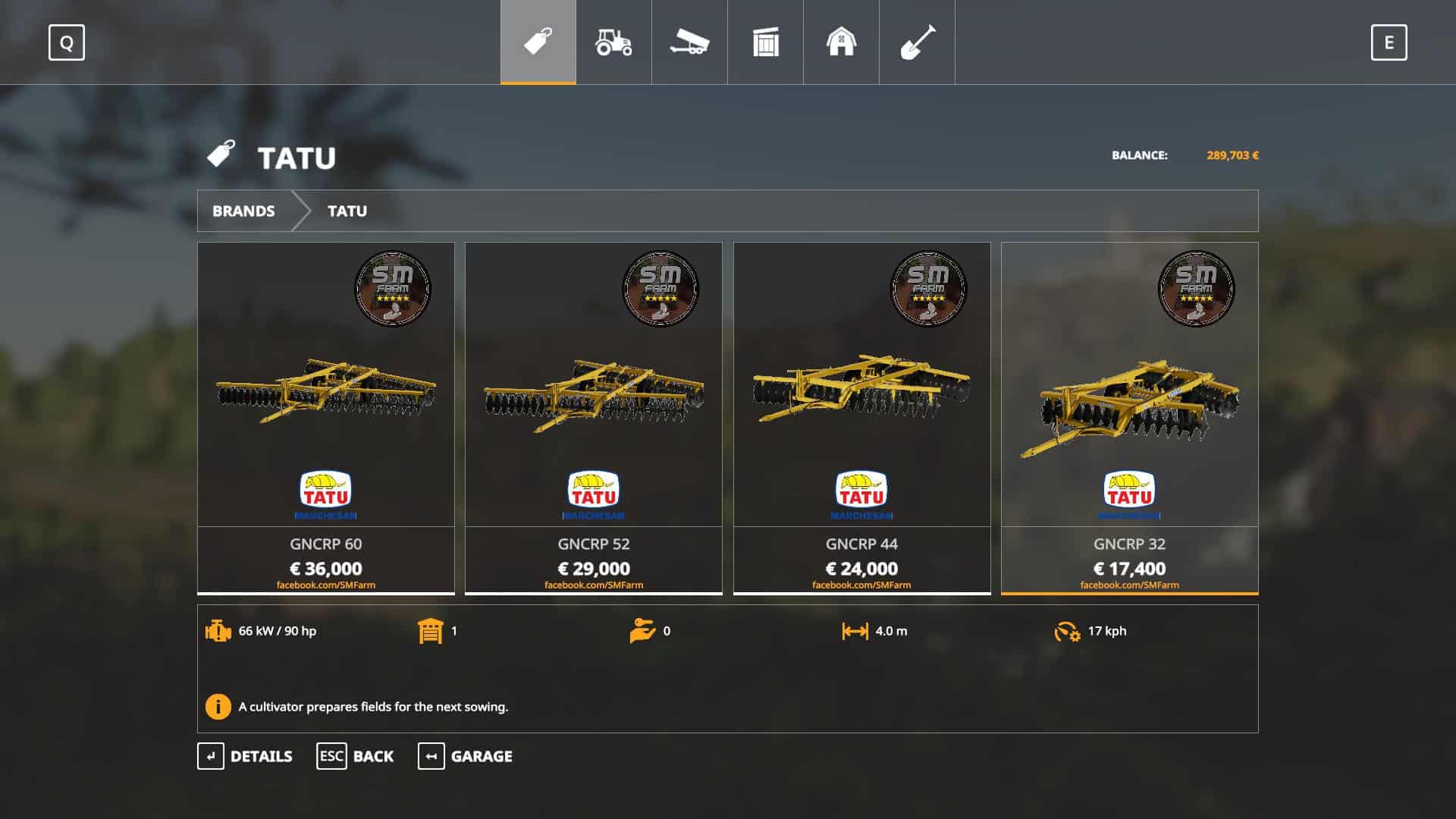Viewport: 1456px width, 819px height.
Task: Switch to the barn placeables tab
Action: click(841, 42)
